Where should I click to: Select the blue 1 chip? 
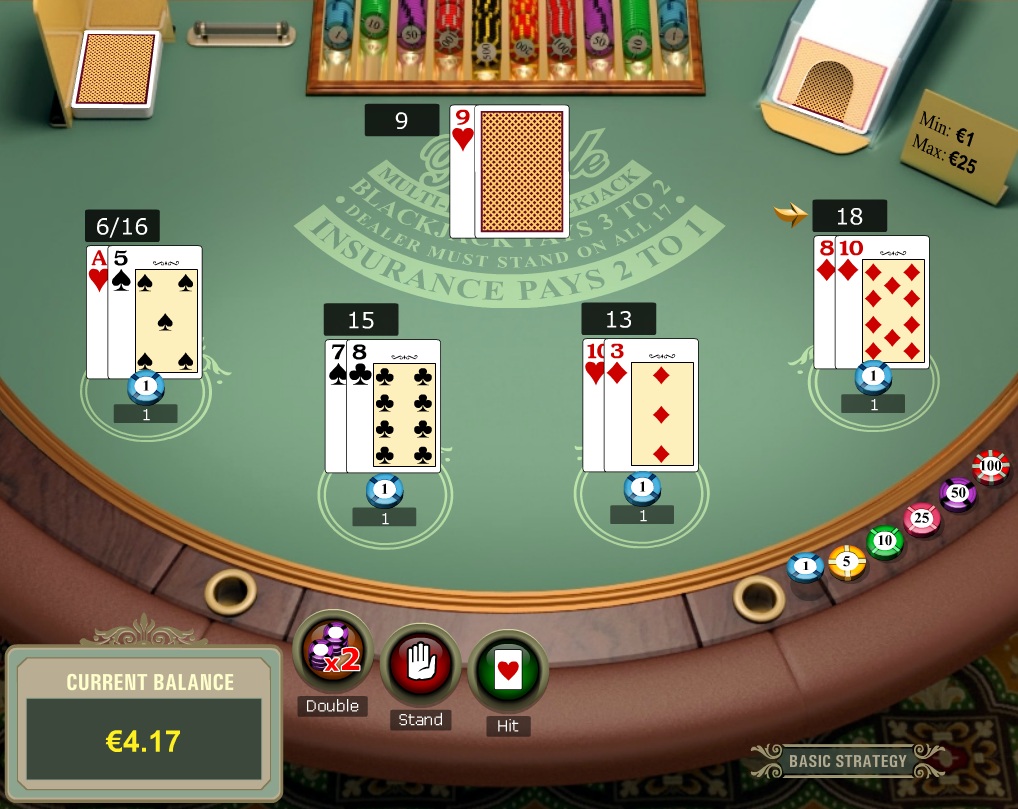coord(805,568)
